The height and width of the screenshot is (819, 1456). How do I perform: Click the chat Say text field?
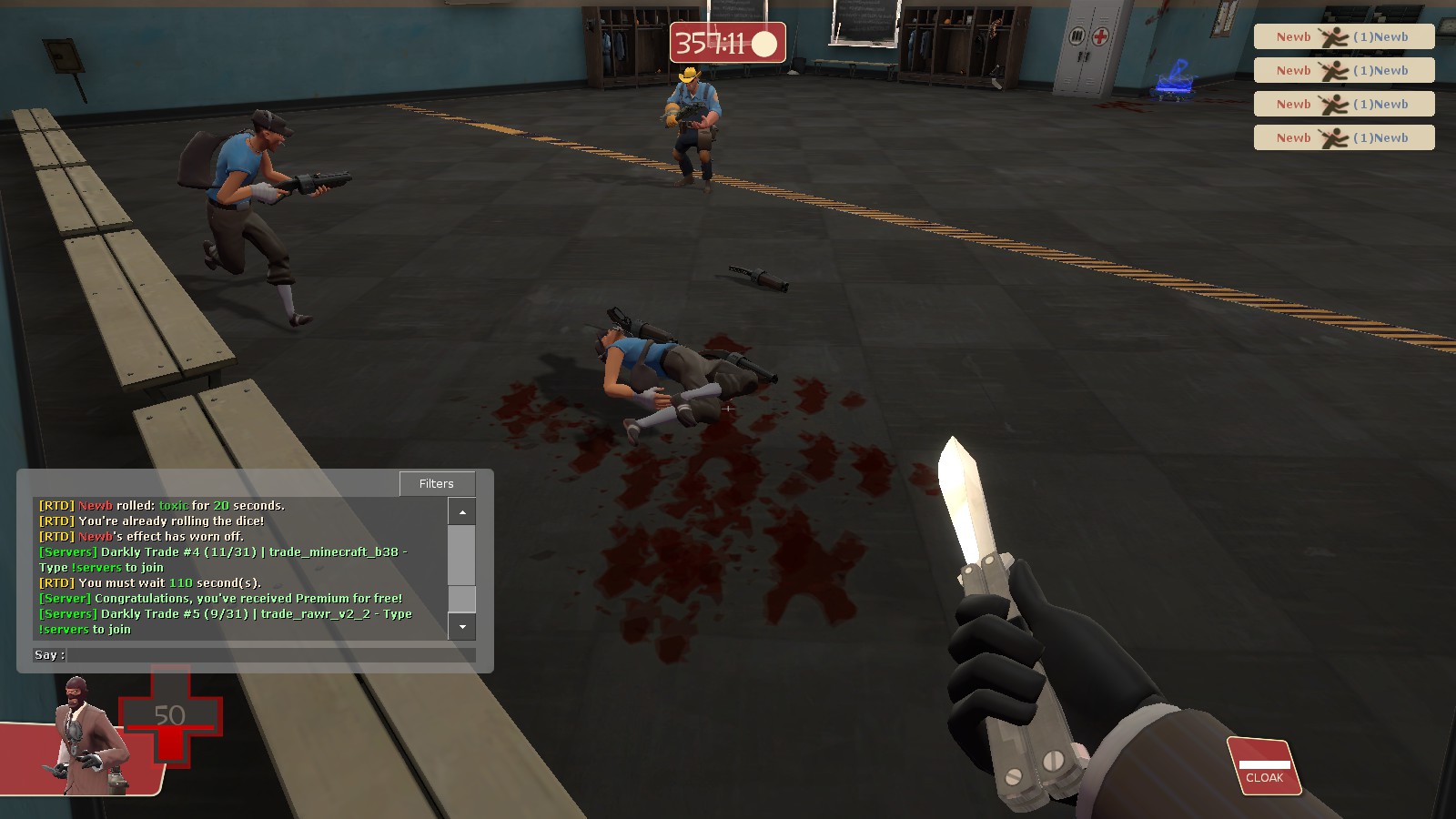271,655
